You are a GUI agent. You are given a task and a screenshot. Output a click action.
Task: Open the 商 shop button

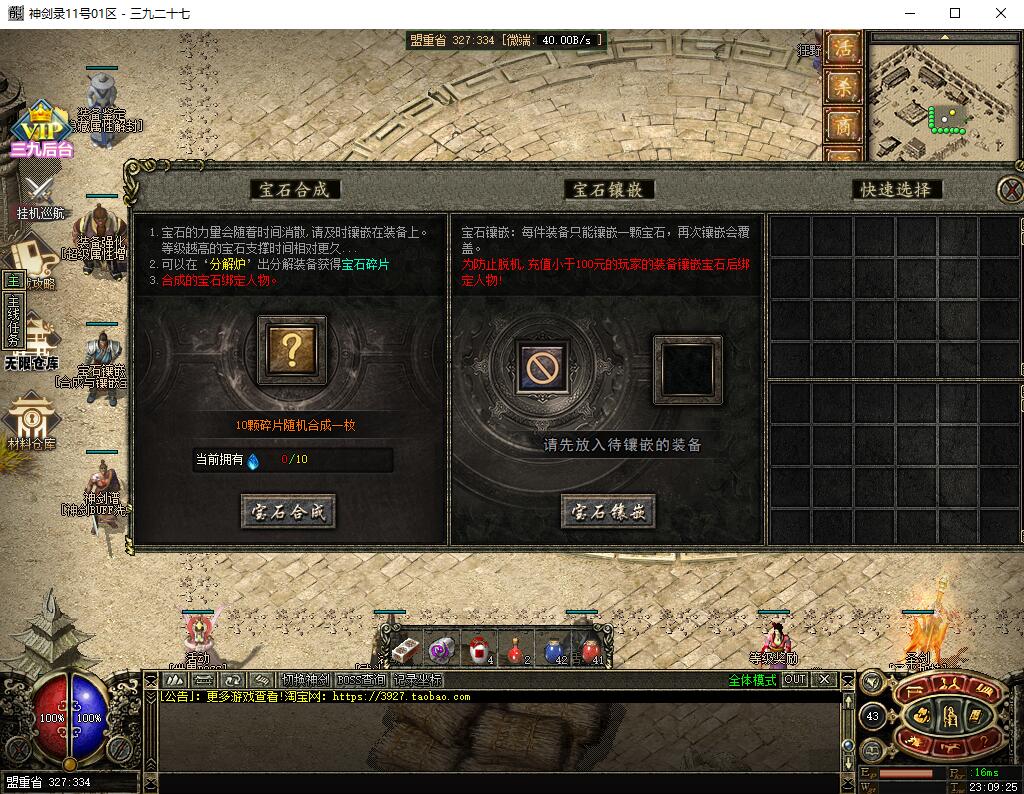[844, 126]
